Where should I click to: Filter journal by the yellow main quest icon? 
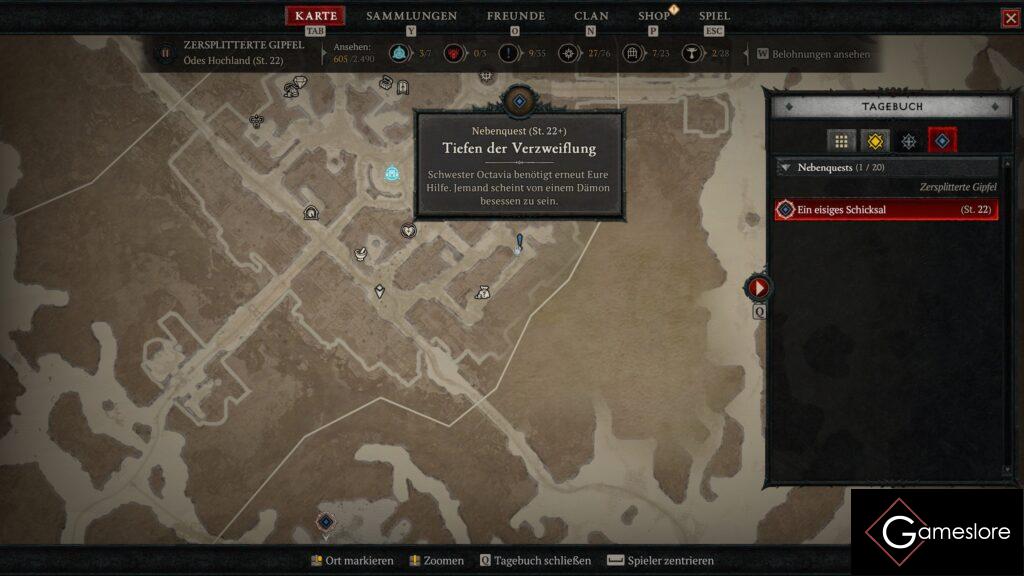pos(875,141)
